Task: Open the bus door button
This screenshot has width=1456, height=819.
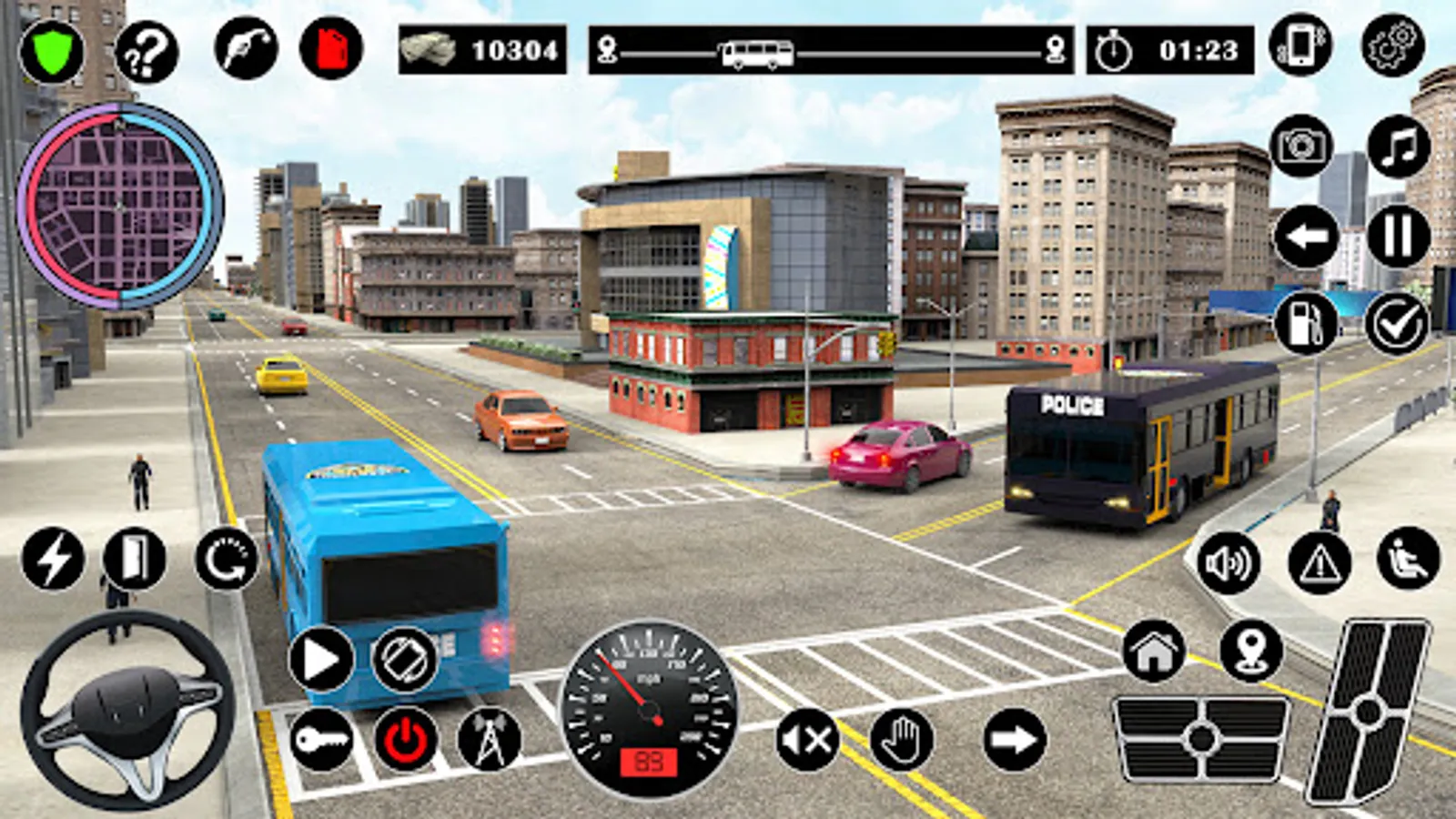Action: pos(135,558)
